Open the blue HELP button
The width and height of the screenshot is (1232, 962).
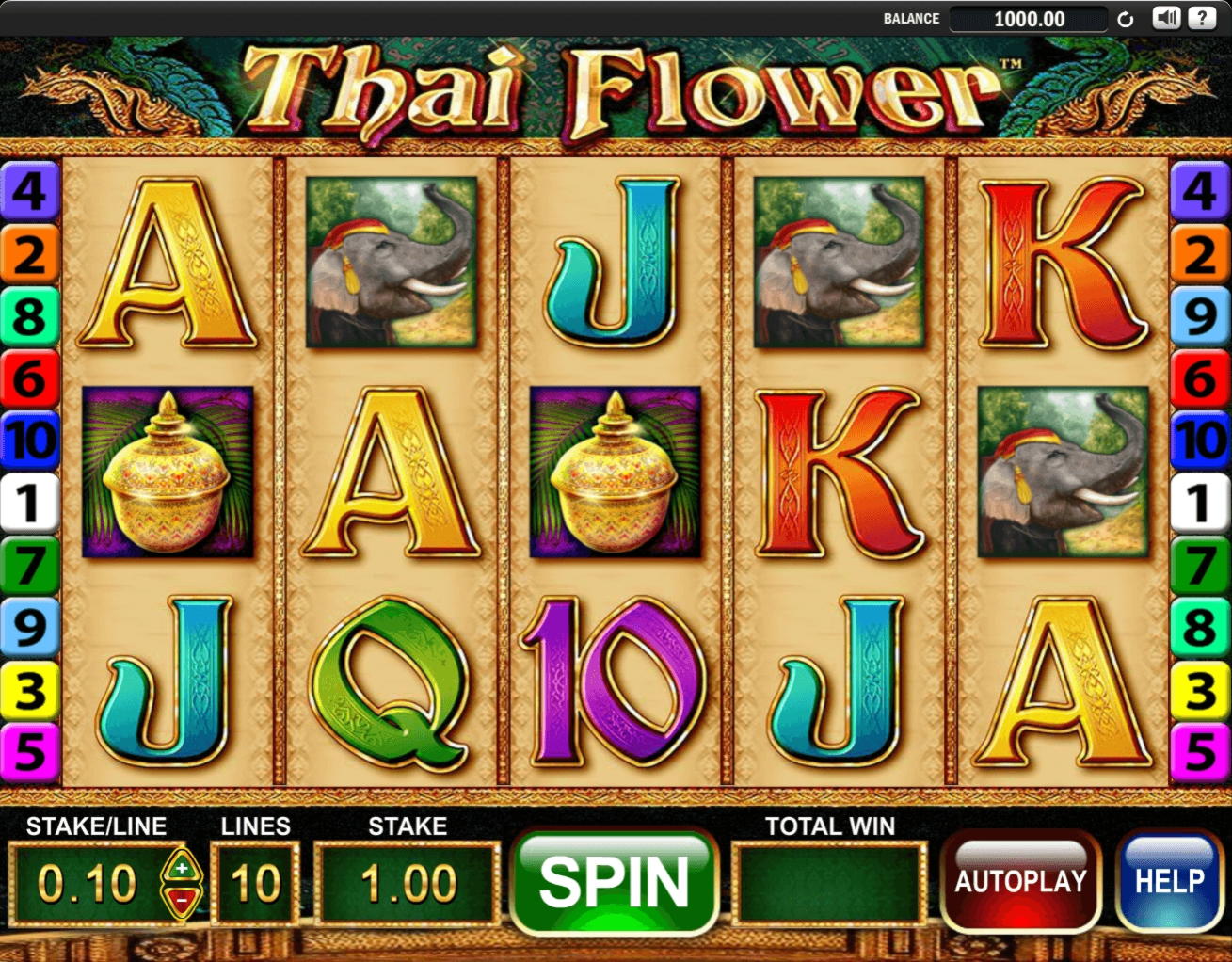[x=1169, y=881]
